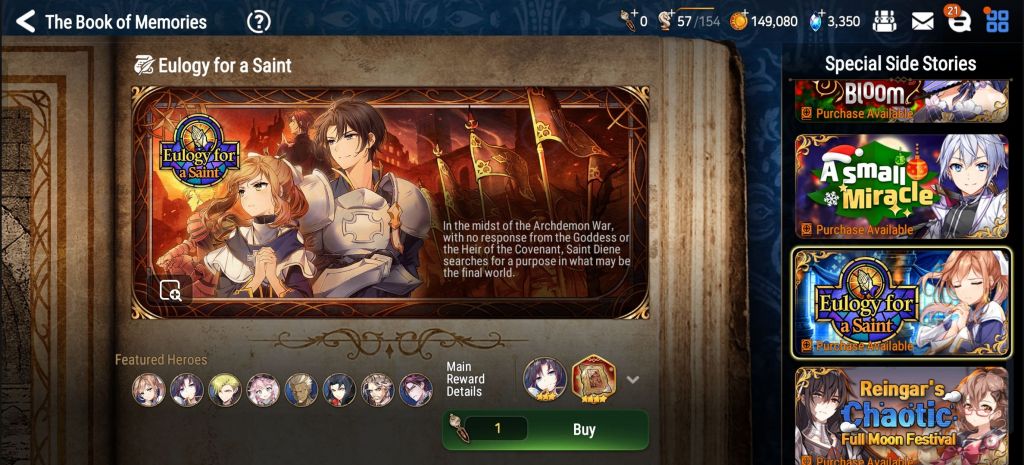1024x465 pixels.
Task: Open the friends group icon
Action: tap(884, 21)
